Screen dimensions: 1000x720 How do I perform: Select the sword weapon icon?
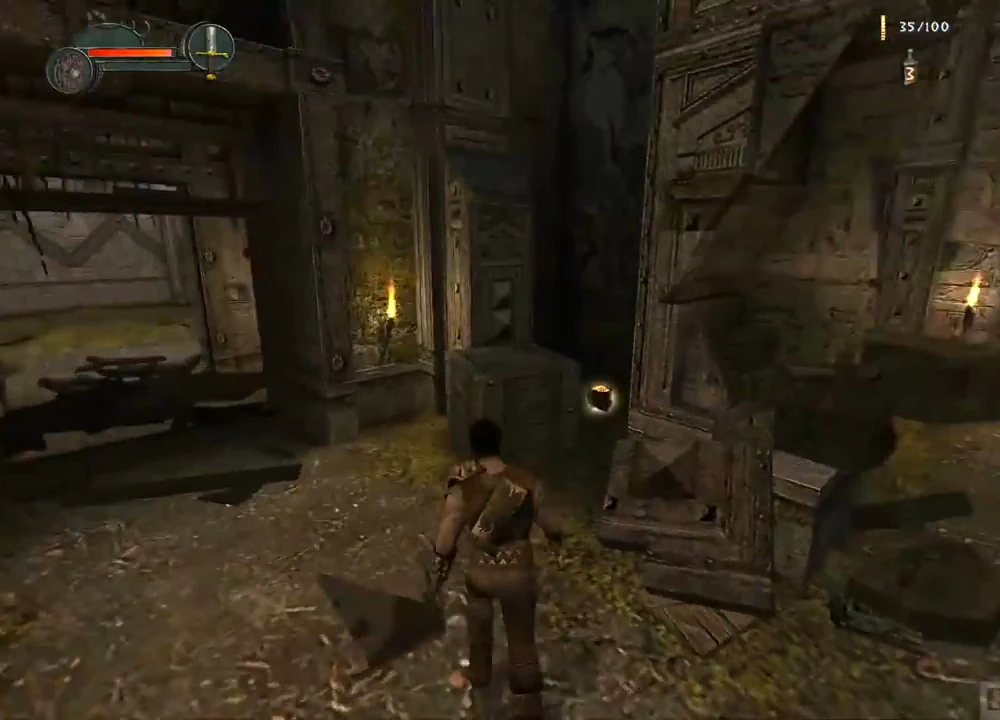click(x=210, y=46)
